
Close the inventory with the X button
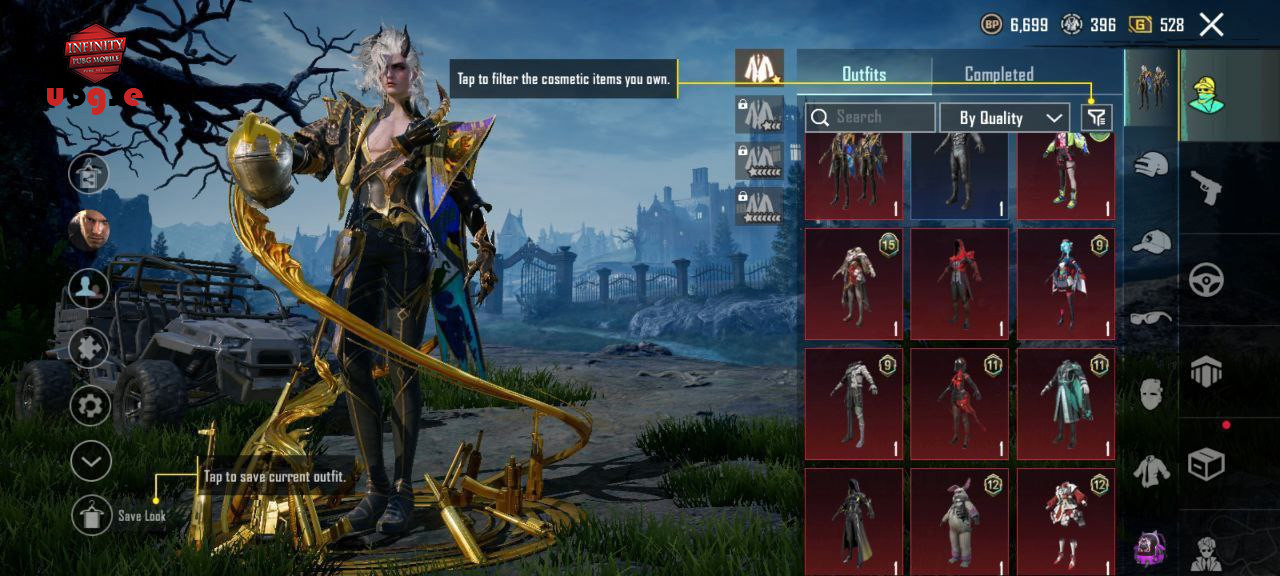pyautogui.click(x=1211, y=25)
